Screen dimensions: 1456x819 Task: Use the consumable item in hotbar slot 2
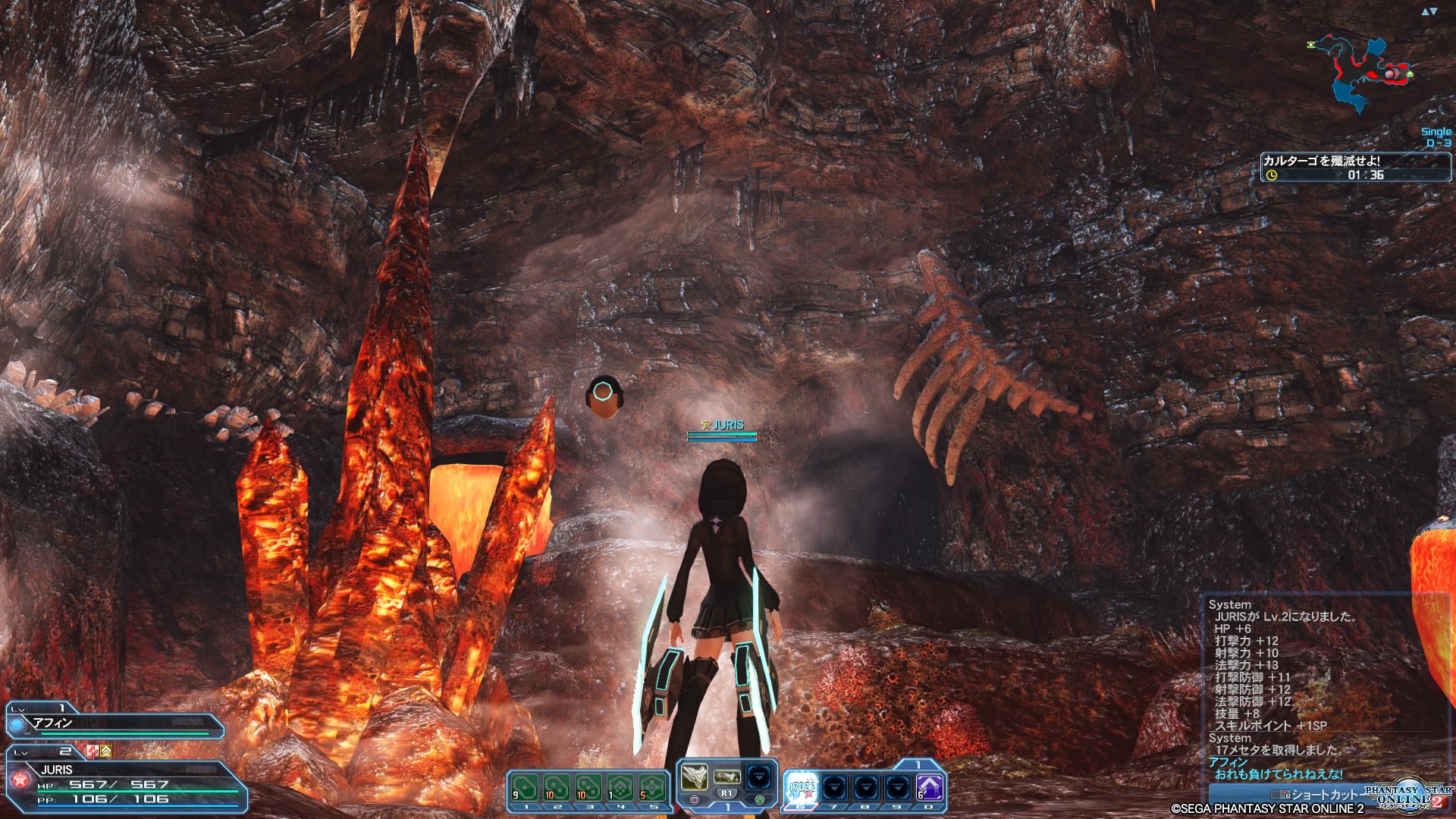(556, 787)
